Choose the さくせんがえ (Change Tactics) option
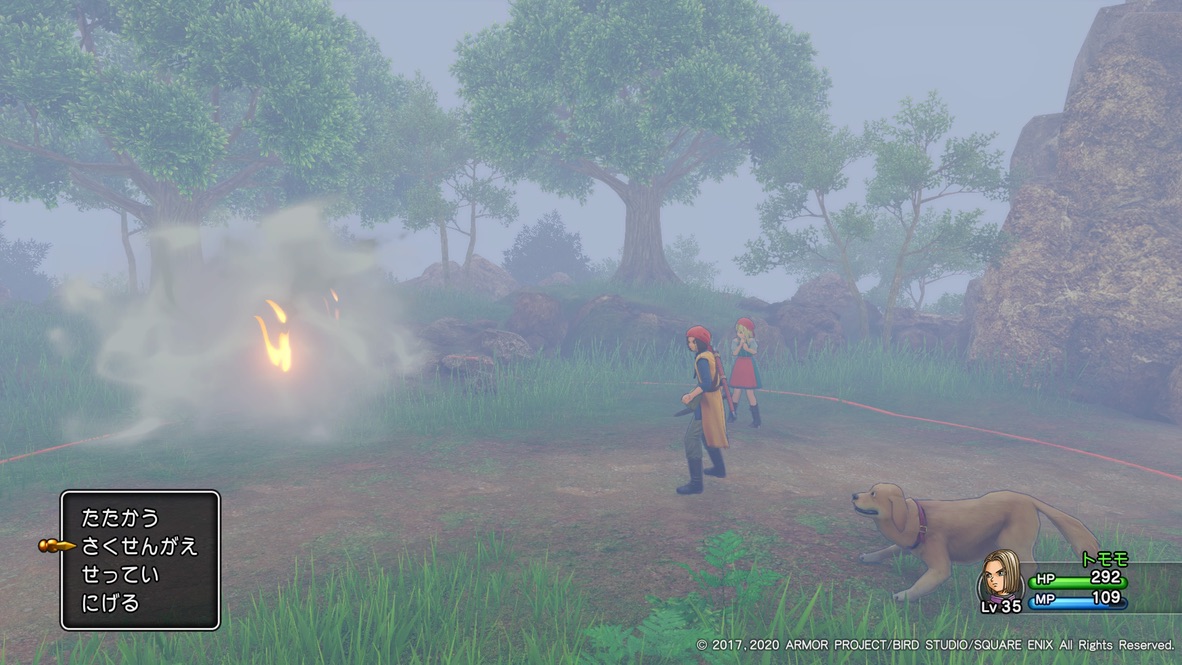 [139, 546]
